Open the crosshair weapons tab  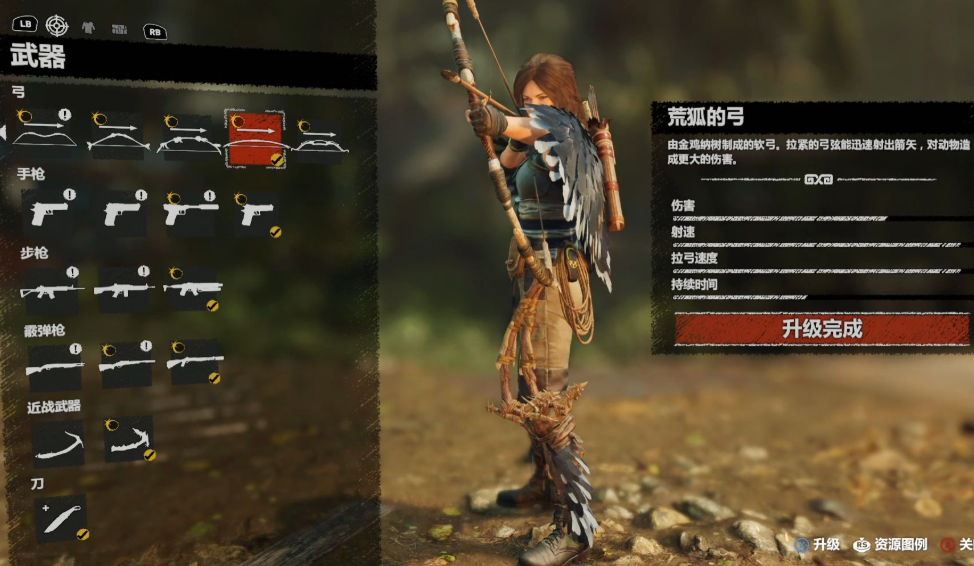pos(57,27)
